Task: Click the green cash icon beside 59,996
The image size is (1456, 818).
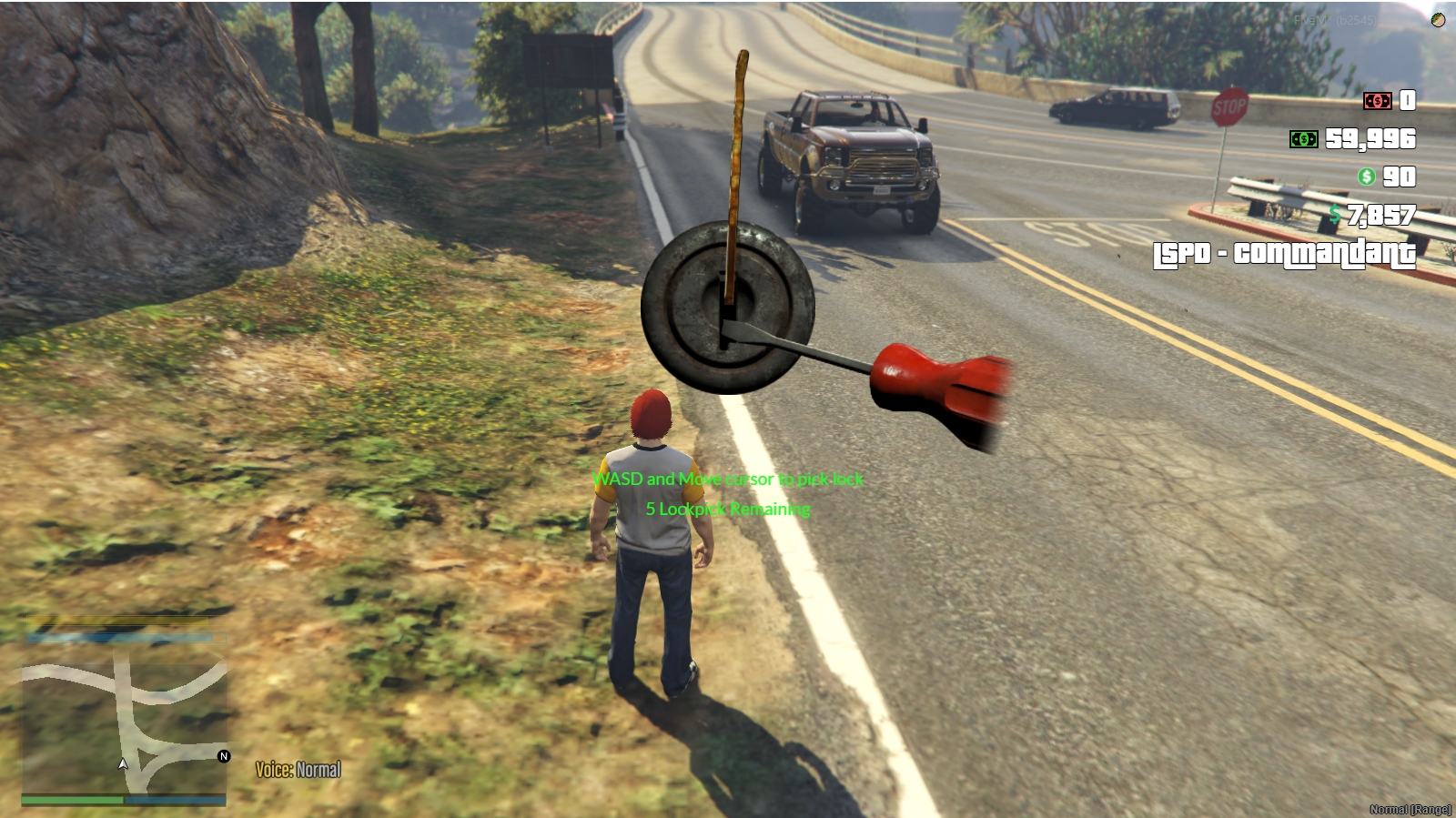Action: tap(1303, 139)
